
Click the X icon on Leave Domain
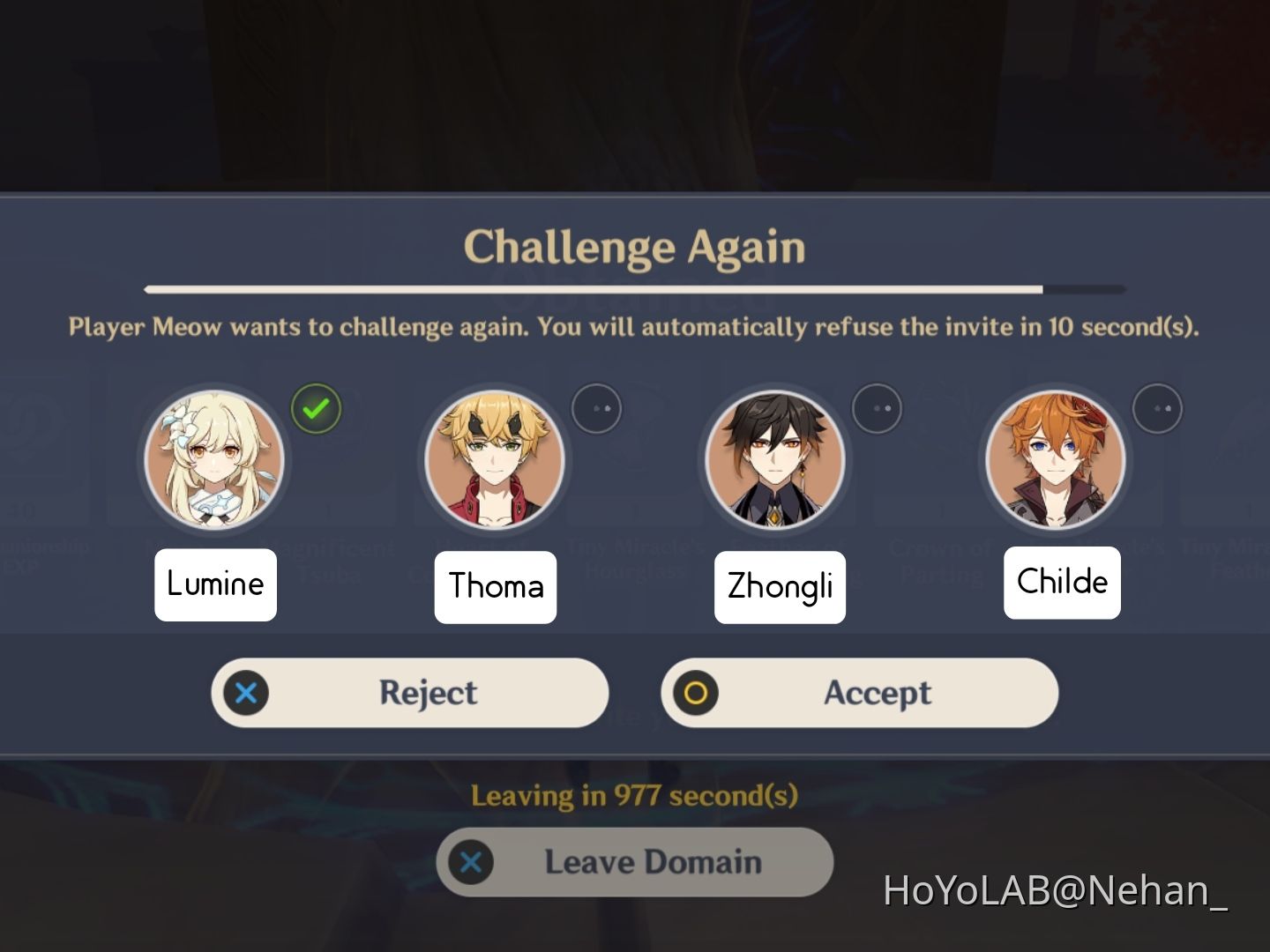coord(473,862)
